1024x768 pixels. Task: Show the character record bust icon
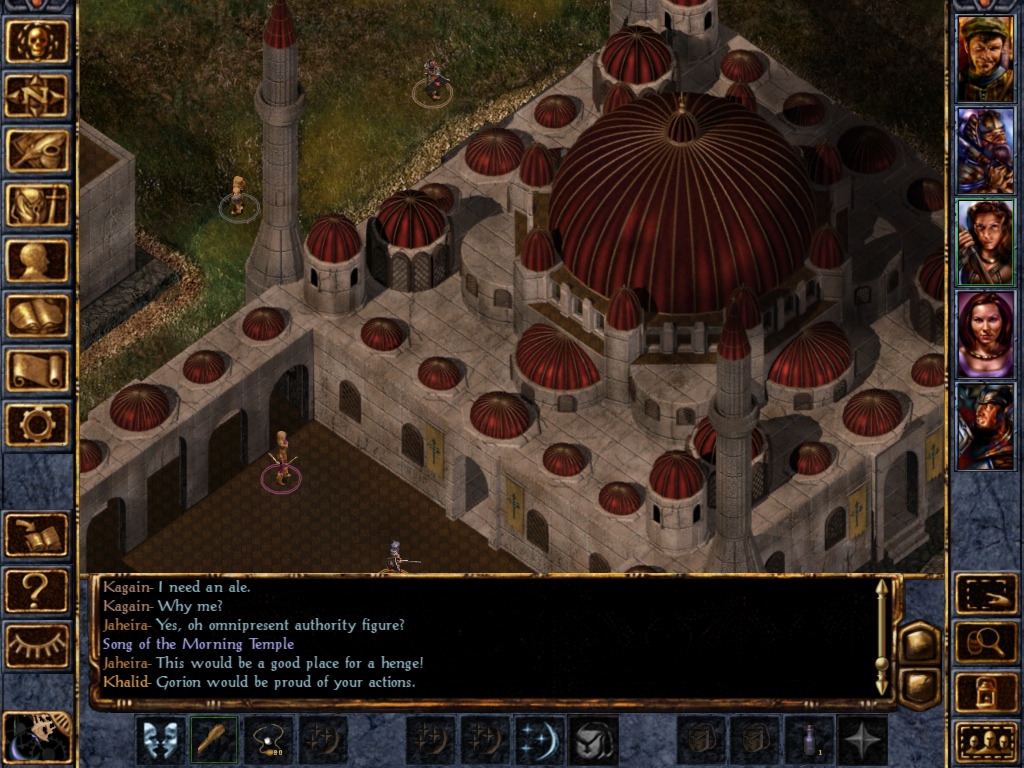click(37, 260)
